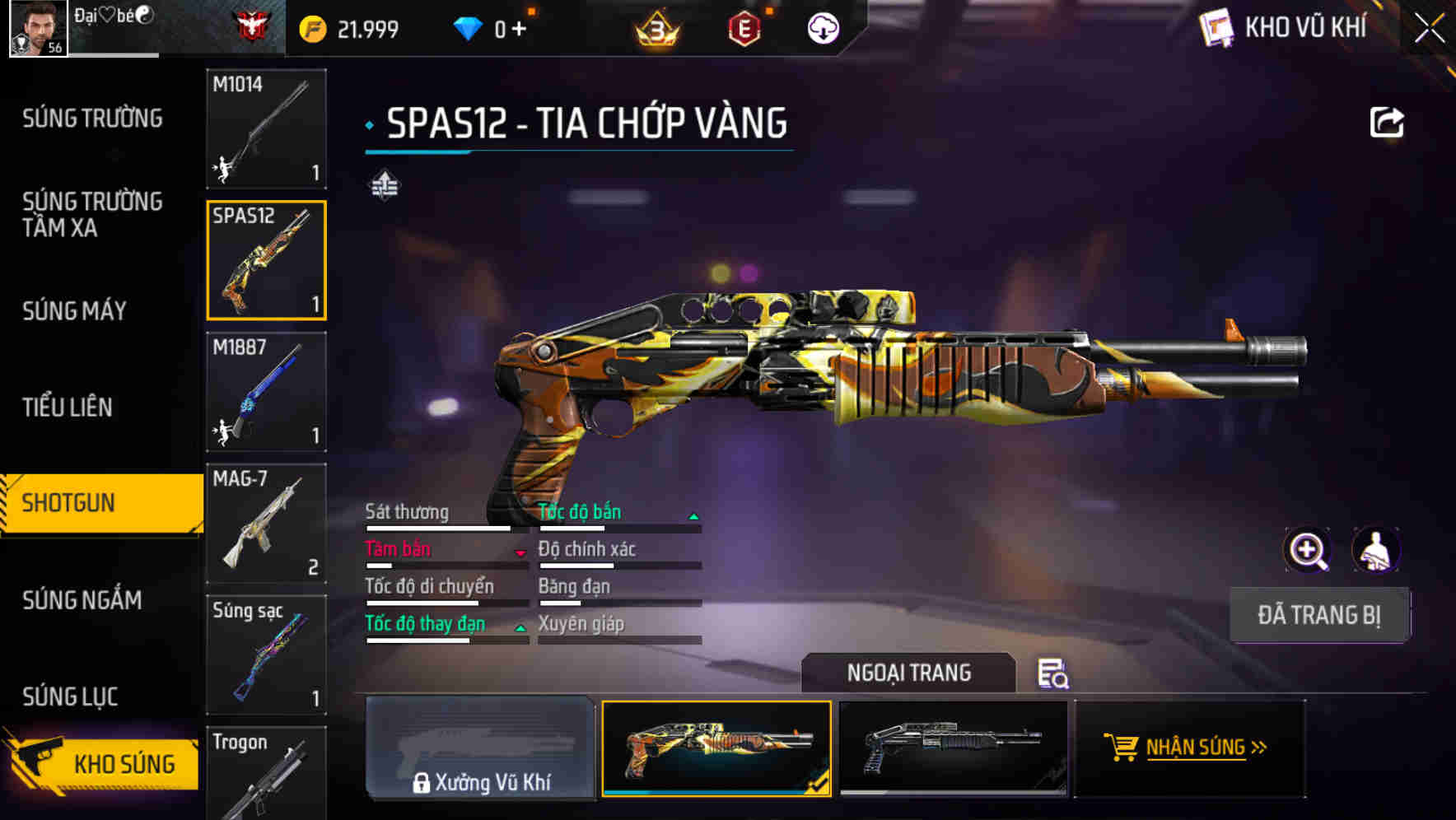Preview weapon on character icon

coord(1376,550)
